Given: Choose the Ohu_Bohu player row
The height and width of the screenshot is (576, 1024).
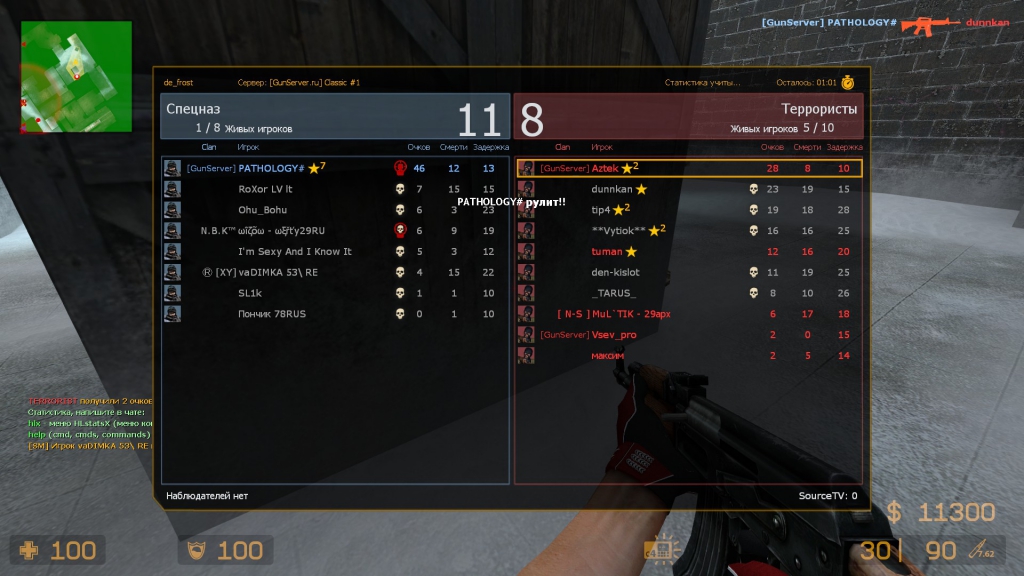Looking at the screenshot, I should (x=262, y=210).
